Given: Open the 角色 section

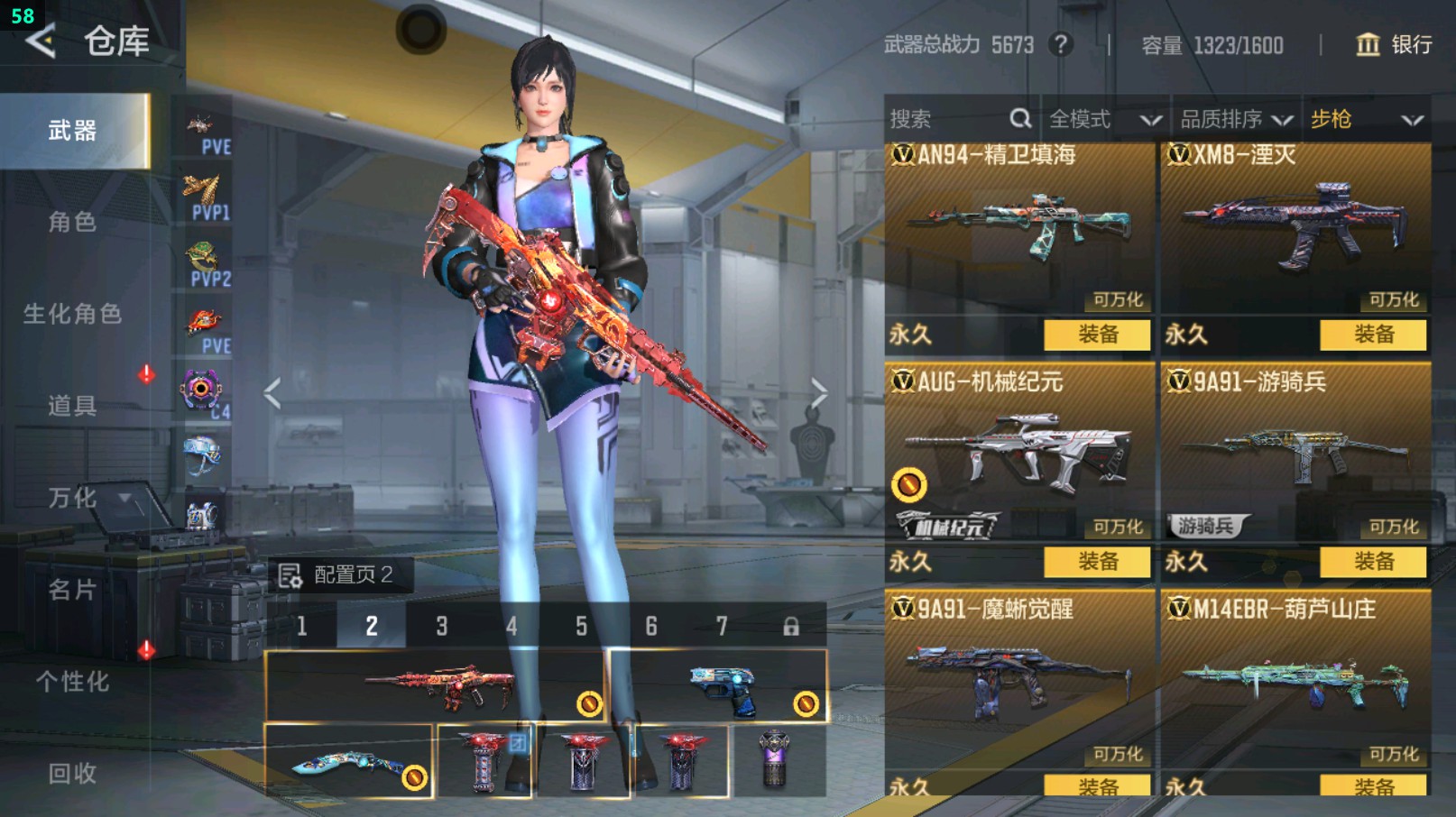Looking at the screenshot, I should click(72, 222).
